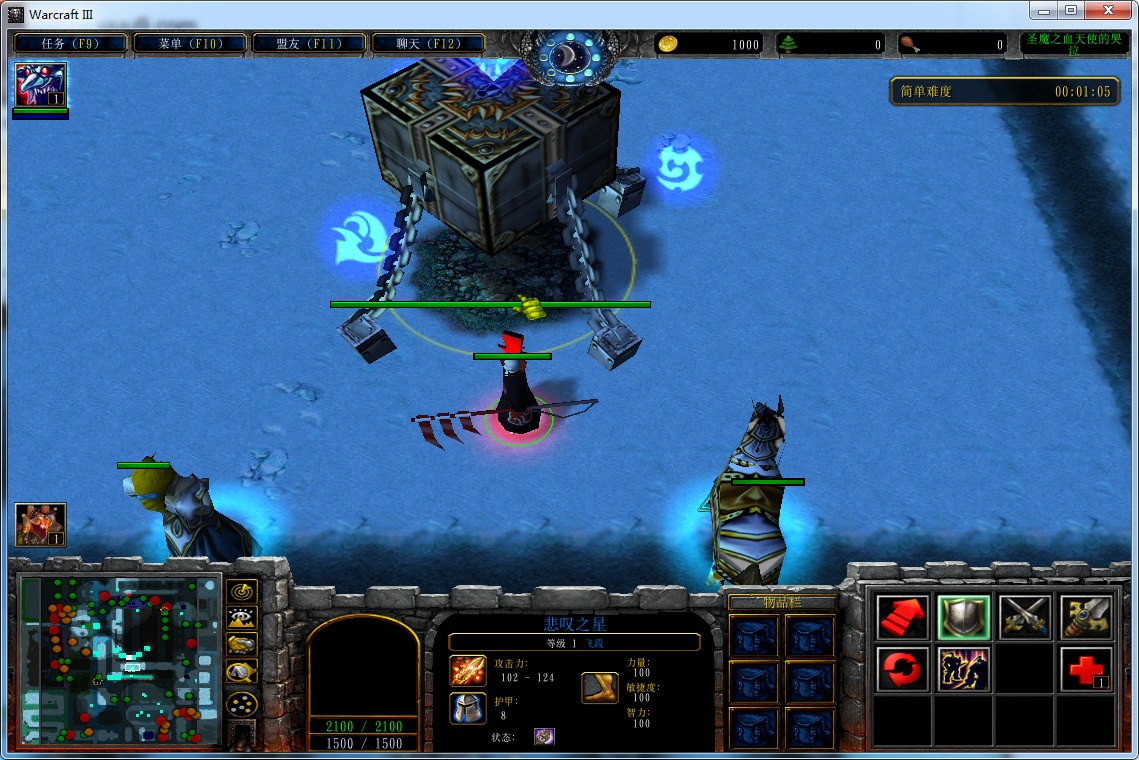The image size is (1139, 760).
Task: Select the hero portrait with the level 1 badge at the top-left
Action: pos(41,85)
